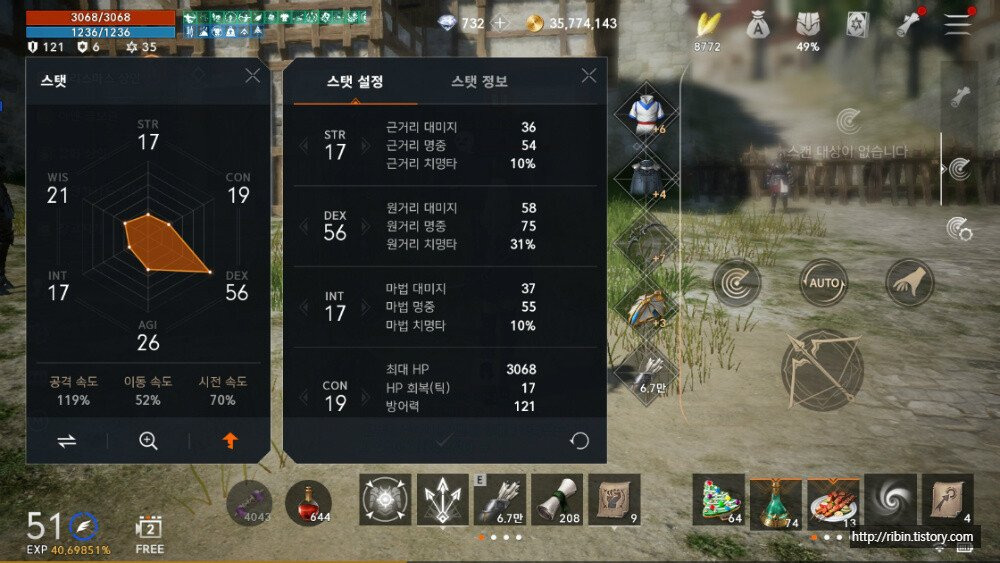This screenshot has width=1000, height=563.
Task: Select the 스탯 설정 tab
Action: [355, 82]
